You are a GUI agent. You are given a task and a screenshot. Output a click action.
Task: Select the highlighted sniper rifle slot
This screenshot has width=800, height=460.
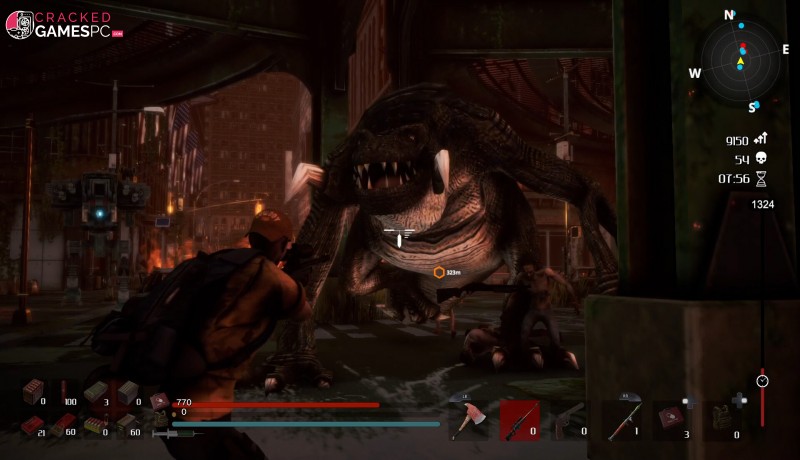(x=519, y=420)
